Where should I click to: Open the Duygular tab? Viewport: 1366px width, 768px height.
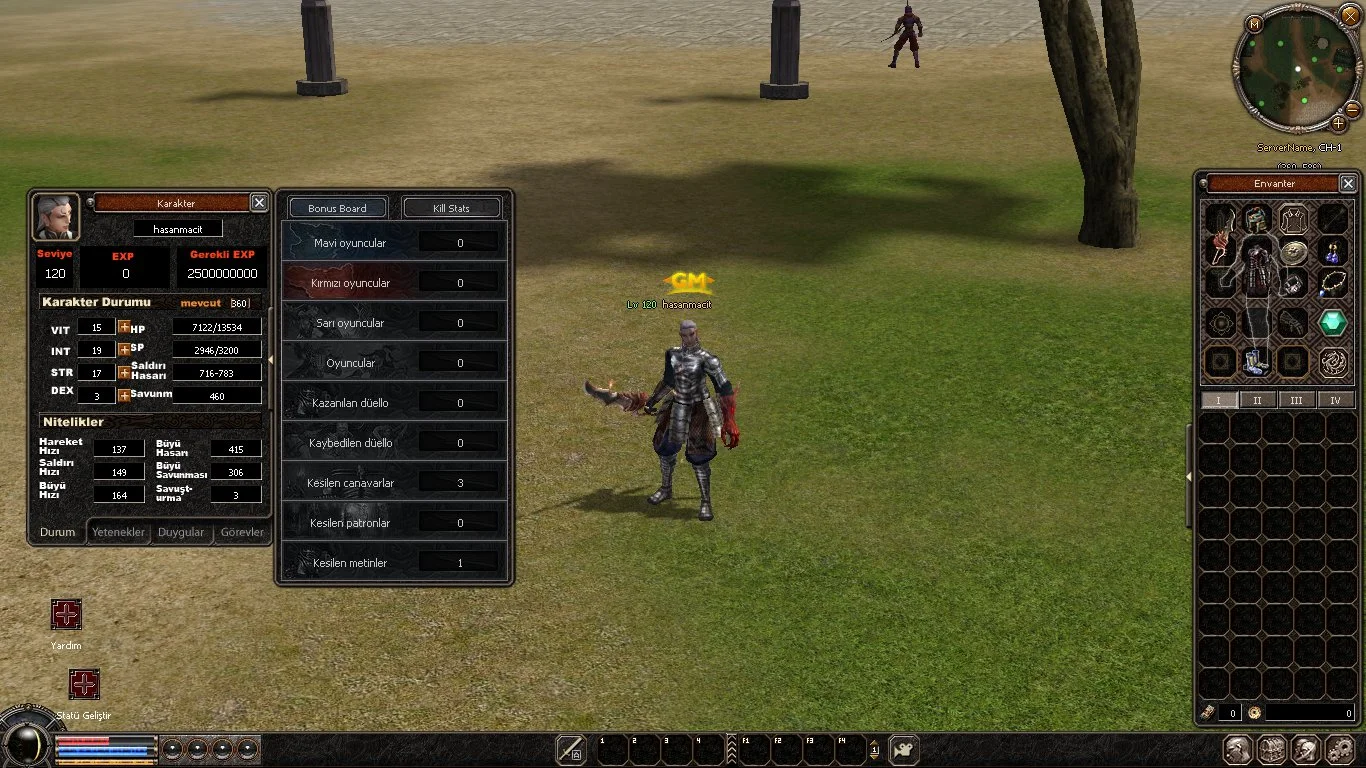click(181, 532)
